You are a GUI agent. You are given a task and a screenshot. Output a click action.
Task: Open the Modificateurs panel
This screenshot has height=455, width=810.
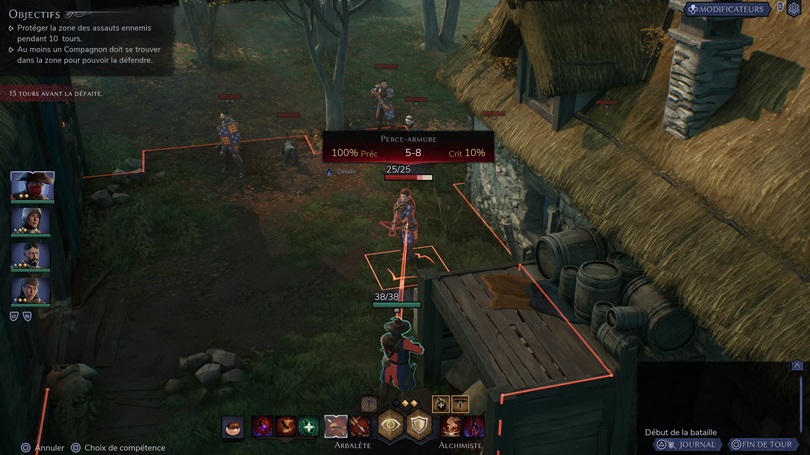727,9
